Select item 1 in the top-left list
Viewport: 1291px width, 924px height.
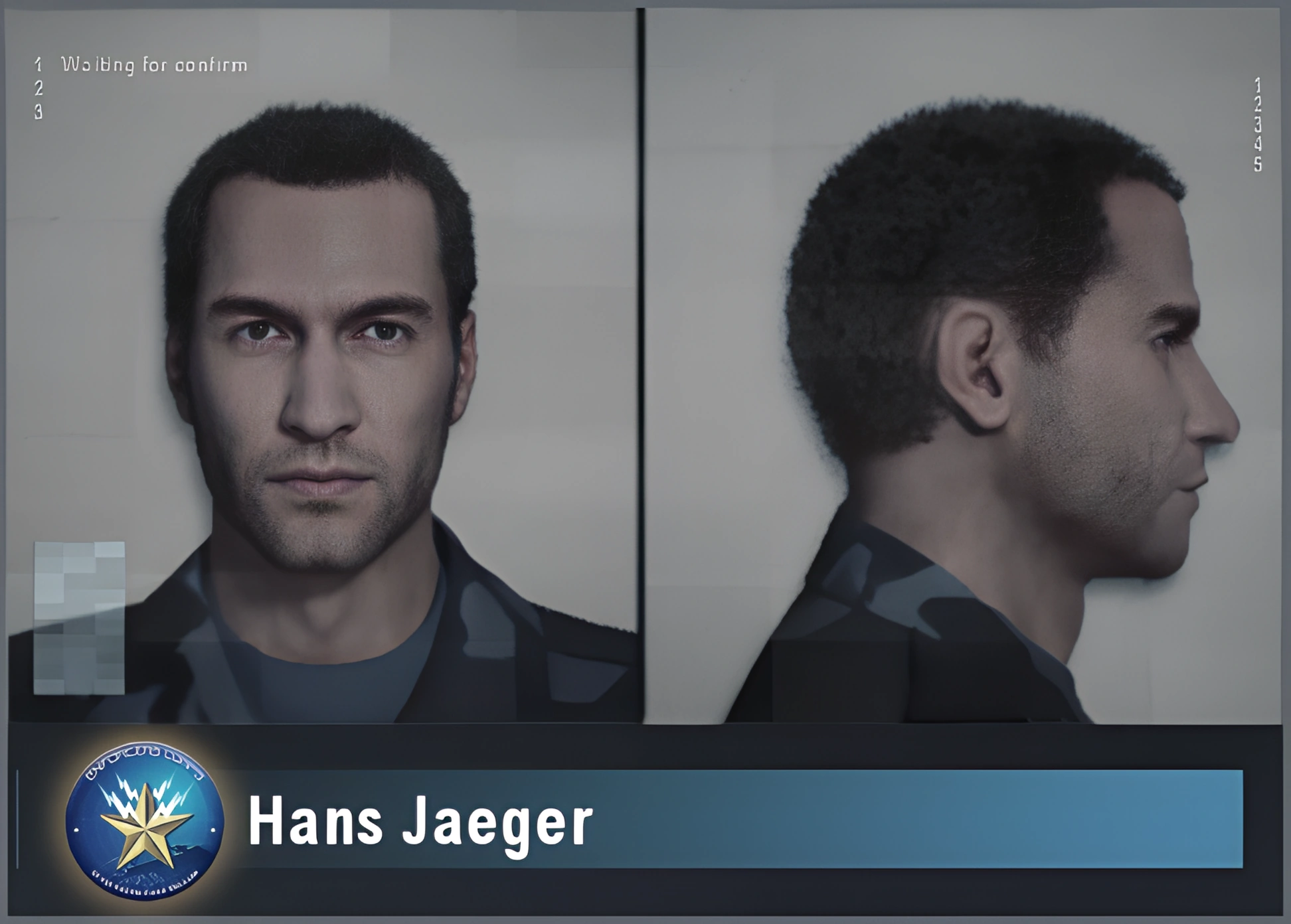pyautogui.click(x=39, y=64)
